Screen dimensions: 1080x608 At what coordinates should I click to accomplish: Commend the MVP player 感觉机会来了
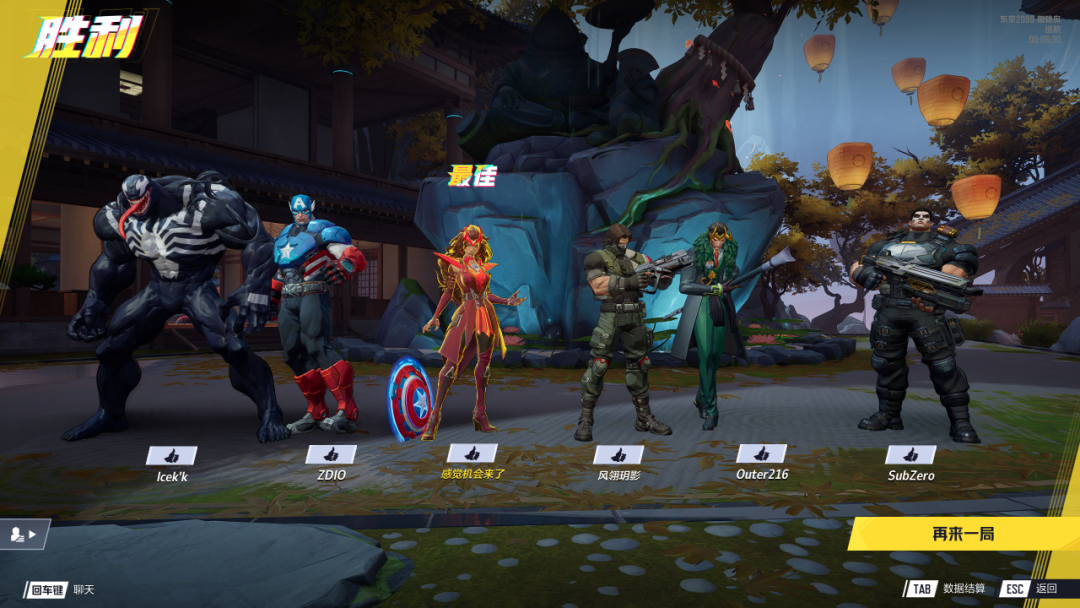tap(472, 454)
